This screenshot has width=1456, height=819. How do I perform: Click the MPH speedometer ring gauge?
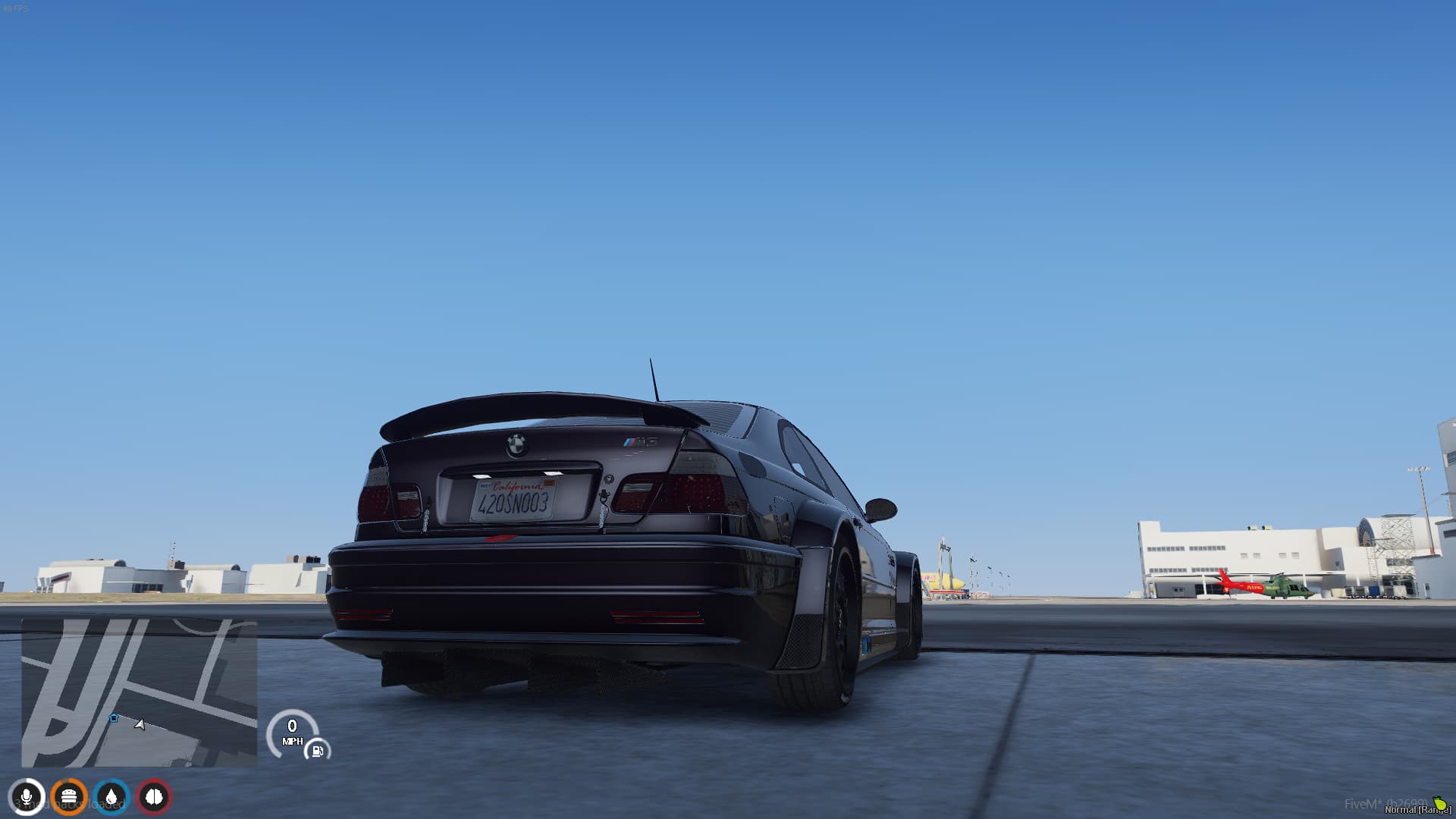click(293, 733)
